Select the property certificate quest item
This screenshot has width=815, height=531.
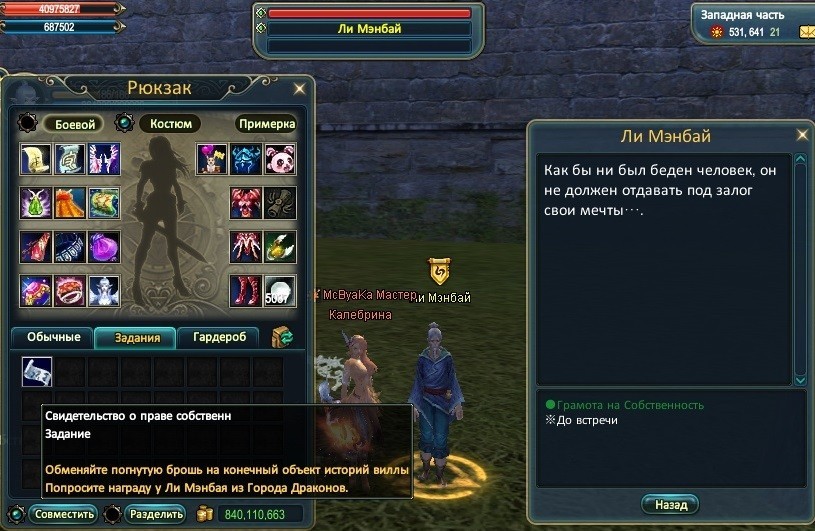37,372
